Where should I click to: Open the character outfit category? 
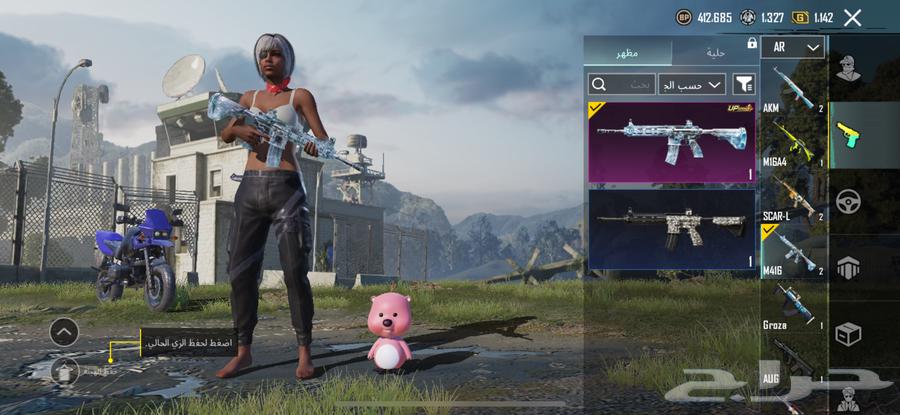pos(849,69)
